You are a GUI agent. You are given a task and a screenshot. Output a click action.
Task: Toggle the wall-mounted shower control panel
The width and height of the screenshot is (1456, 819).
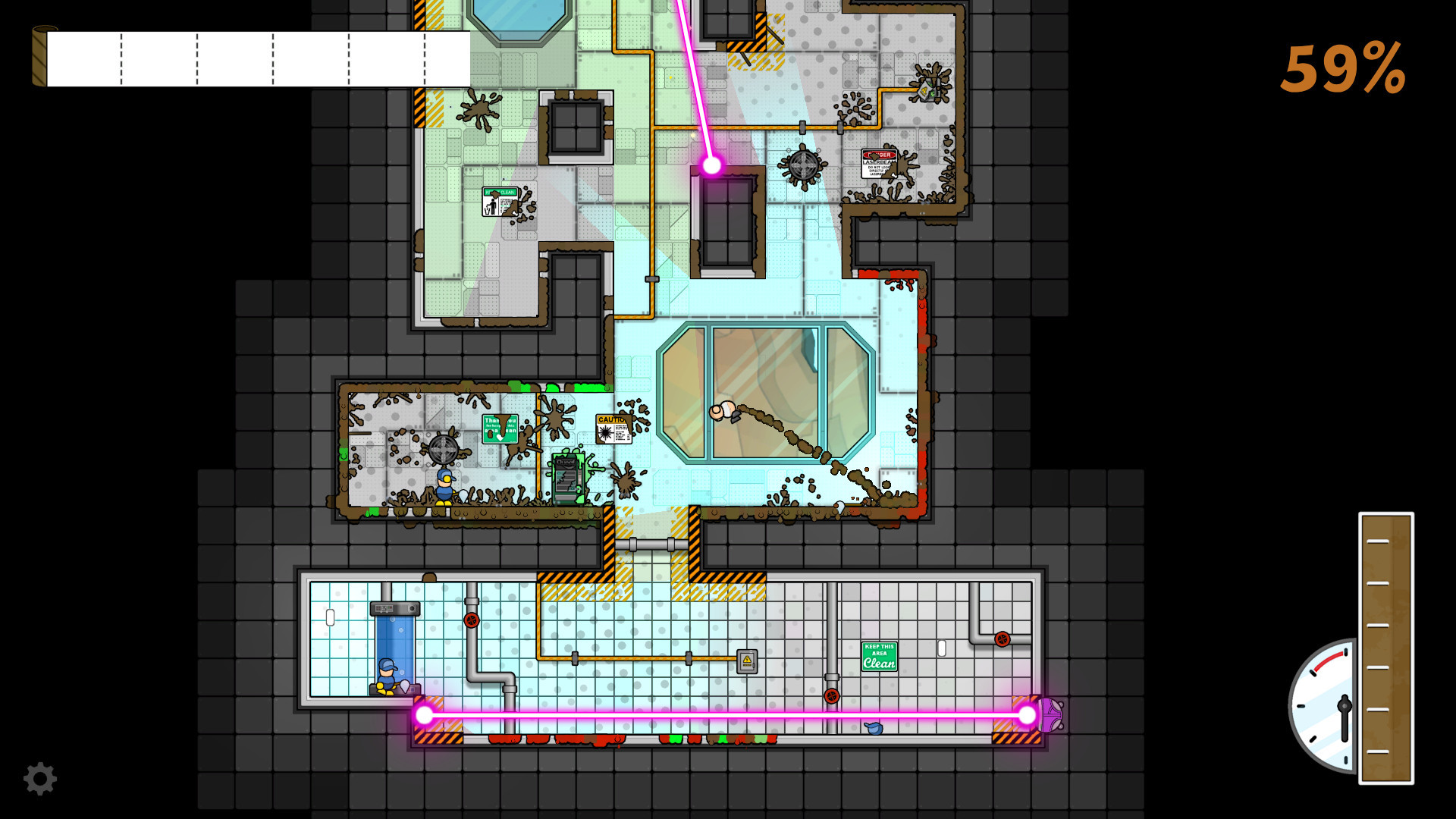tap(394, 609)
